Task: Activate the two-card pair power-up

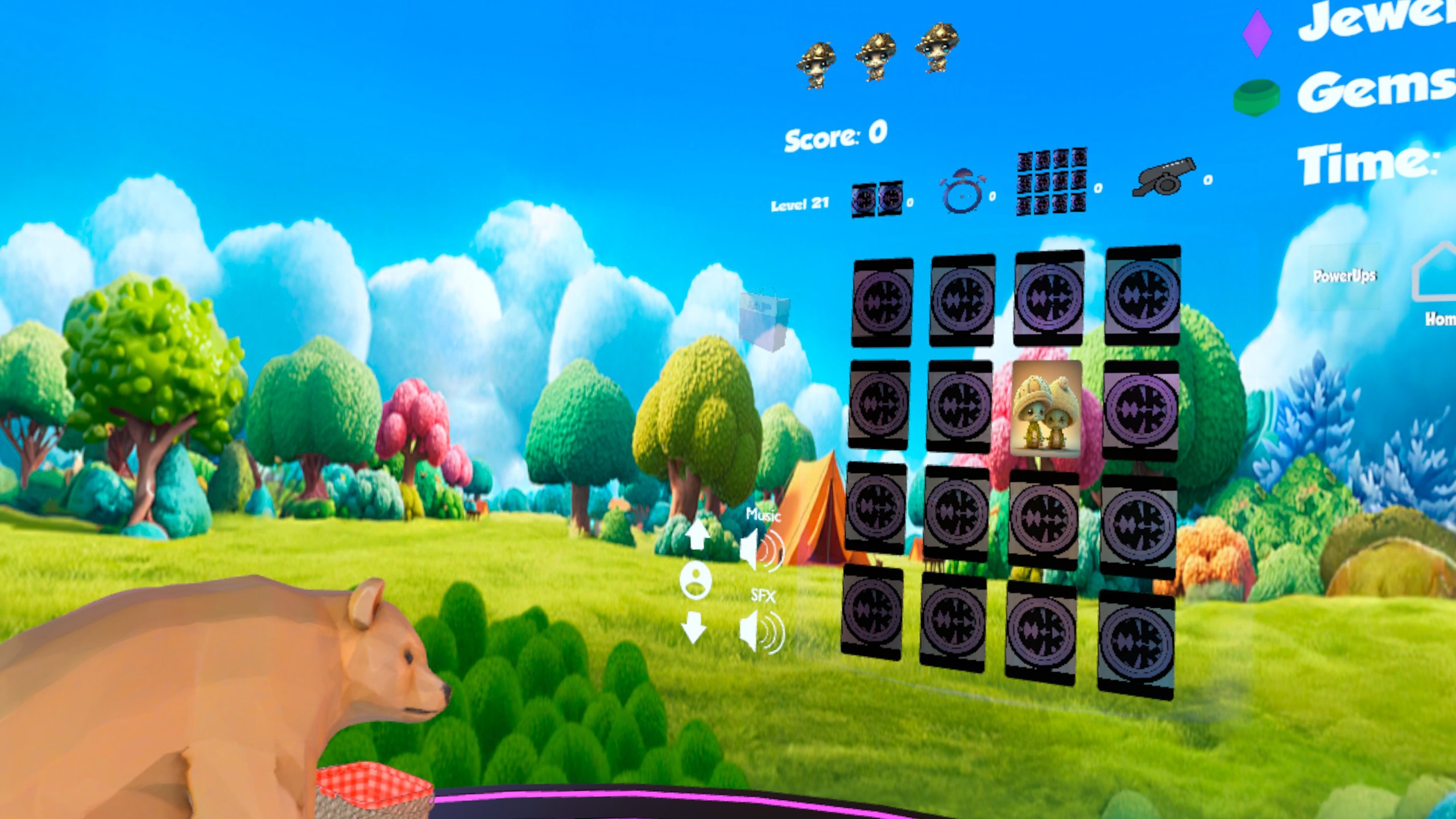Action: (877, 199)
